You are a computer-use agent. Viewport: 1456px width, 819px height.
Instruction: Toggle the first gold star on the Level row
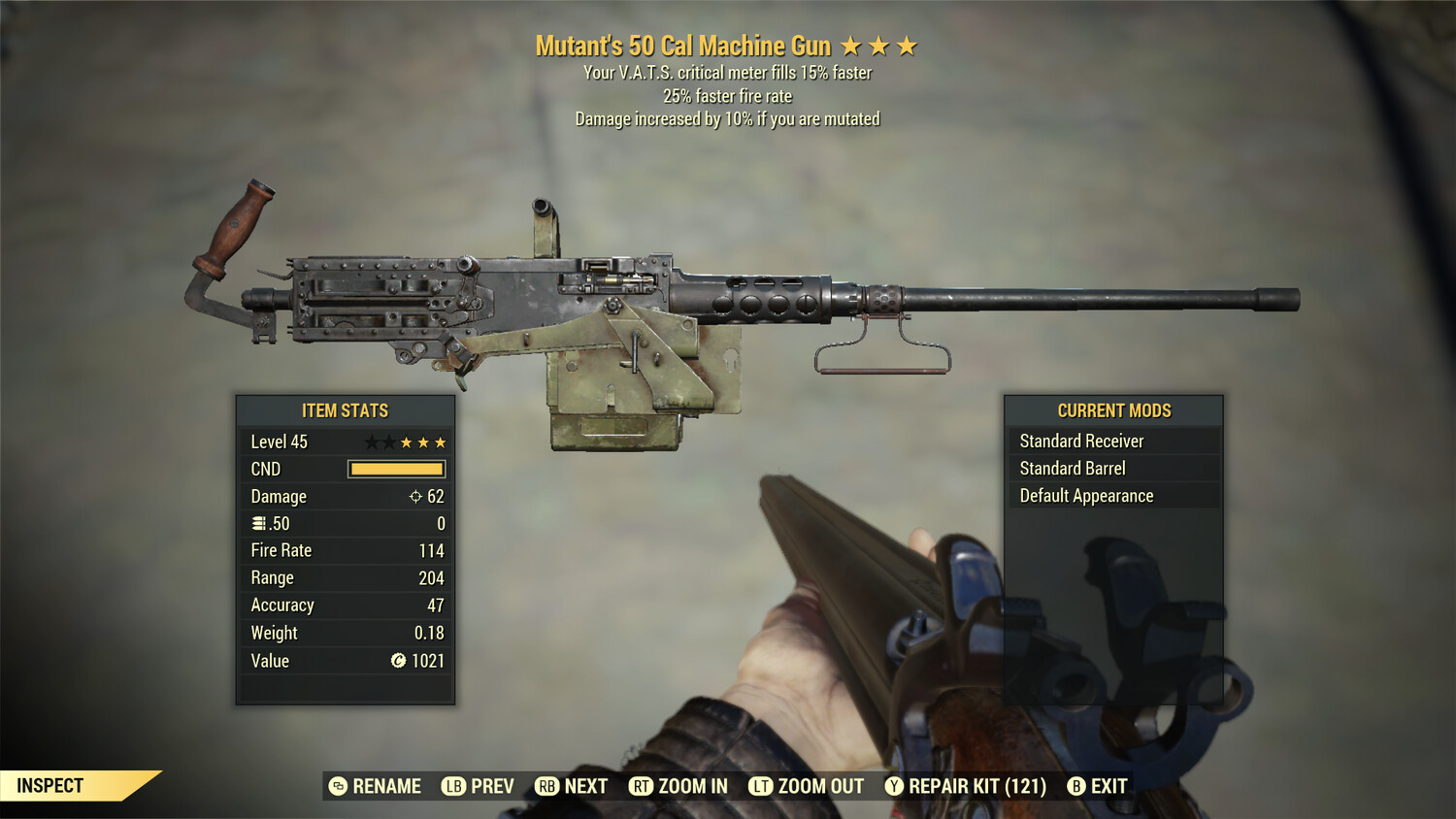406,441
